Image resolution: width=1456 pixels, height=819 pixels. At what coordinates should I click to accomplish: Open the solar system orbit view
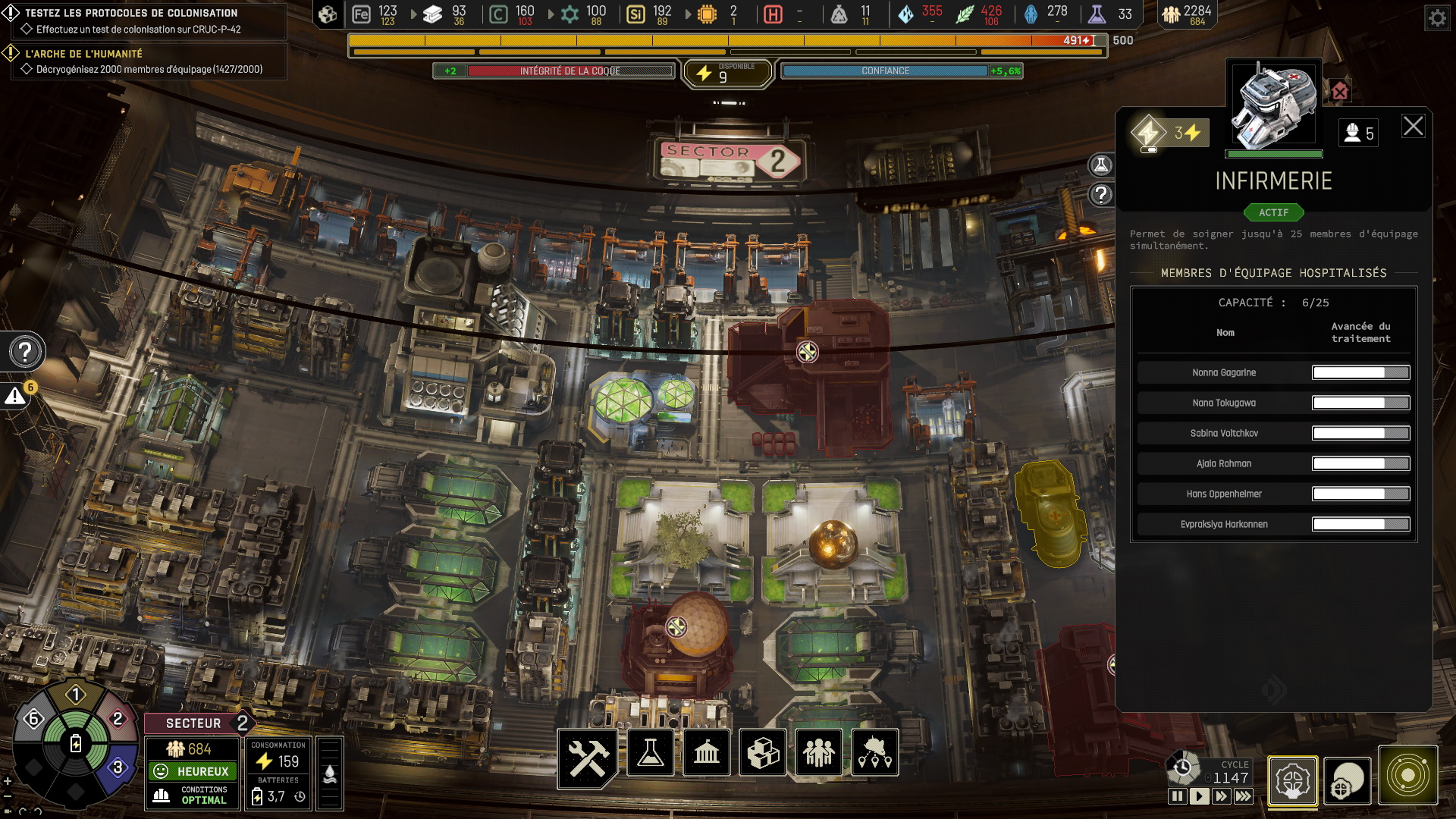1407,776
